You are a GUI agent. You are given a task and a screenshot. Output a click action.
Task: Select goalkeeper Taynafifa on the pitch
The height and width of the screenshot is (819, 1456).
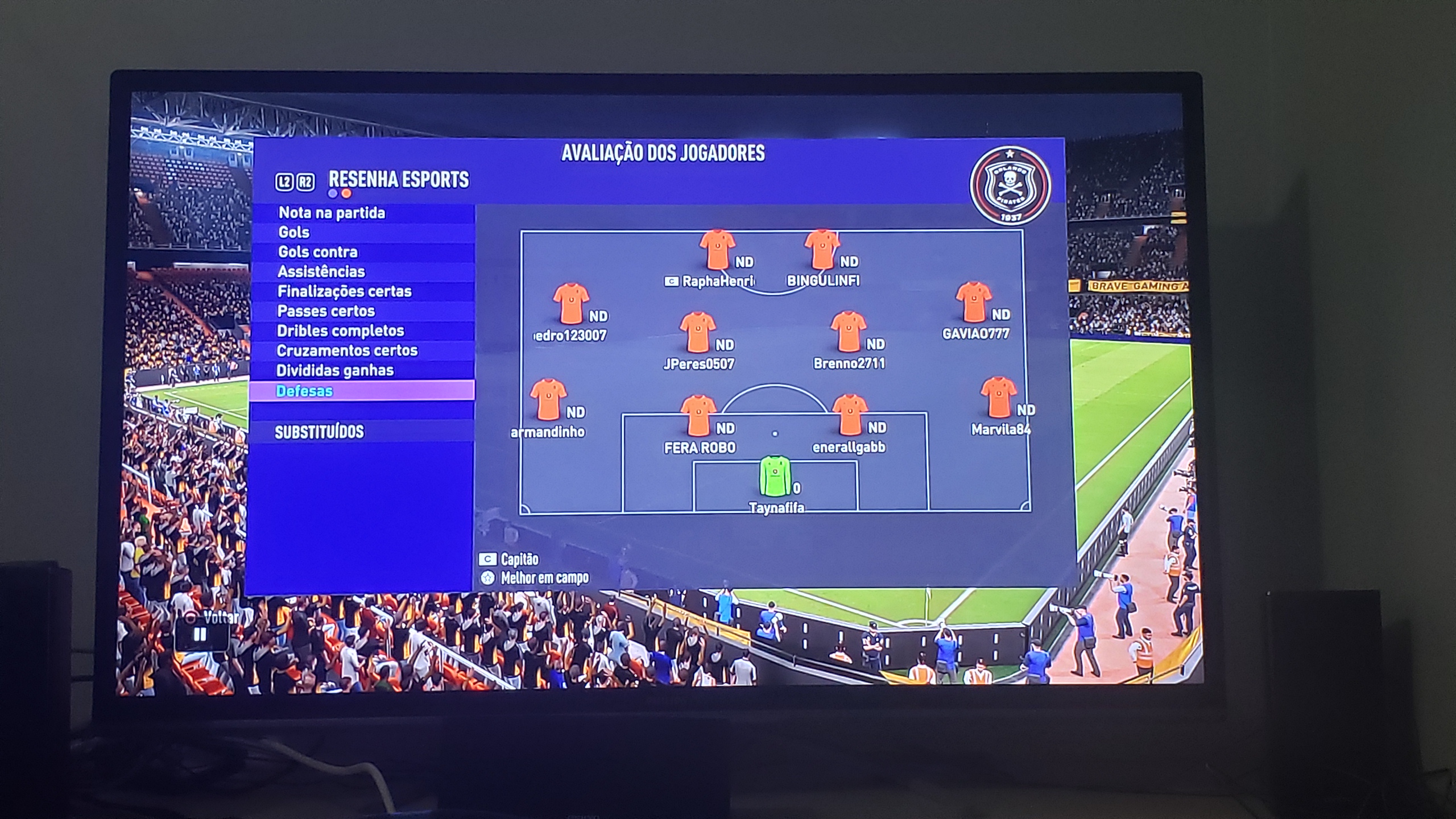click(x=775, y=477)
